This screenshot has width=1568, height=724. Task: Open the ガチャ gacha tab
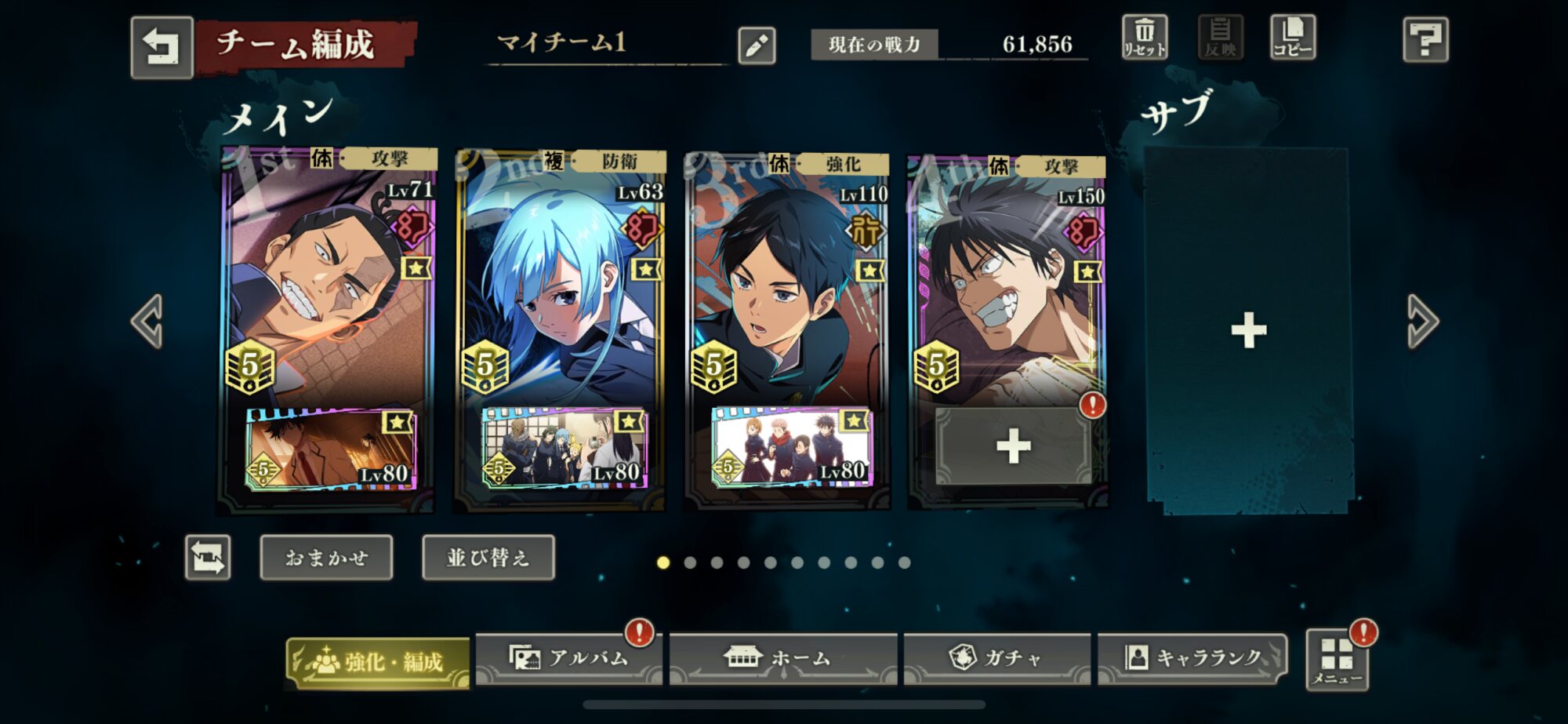[x=996, y=658]
